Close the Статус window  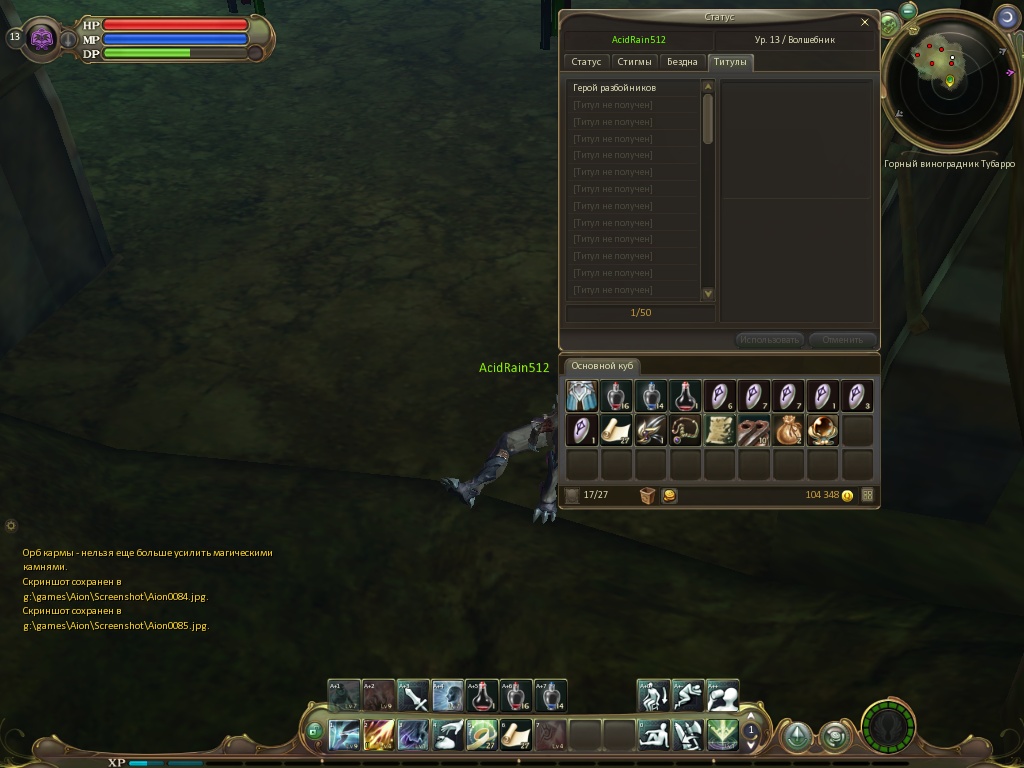point(865,22)
